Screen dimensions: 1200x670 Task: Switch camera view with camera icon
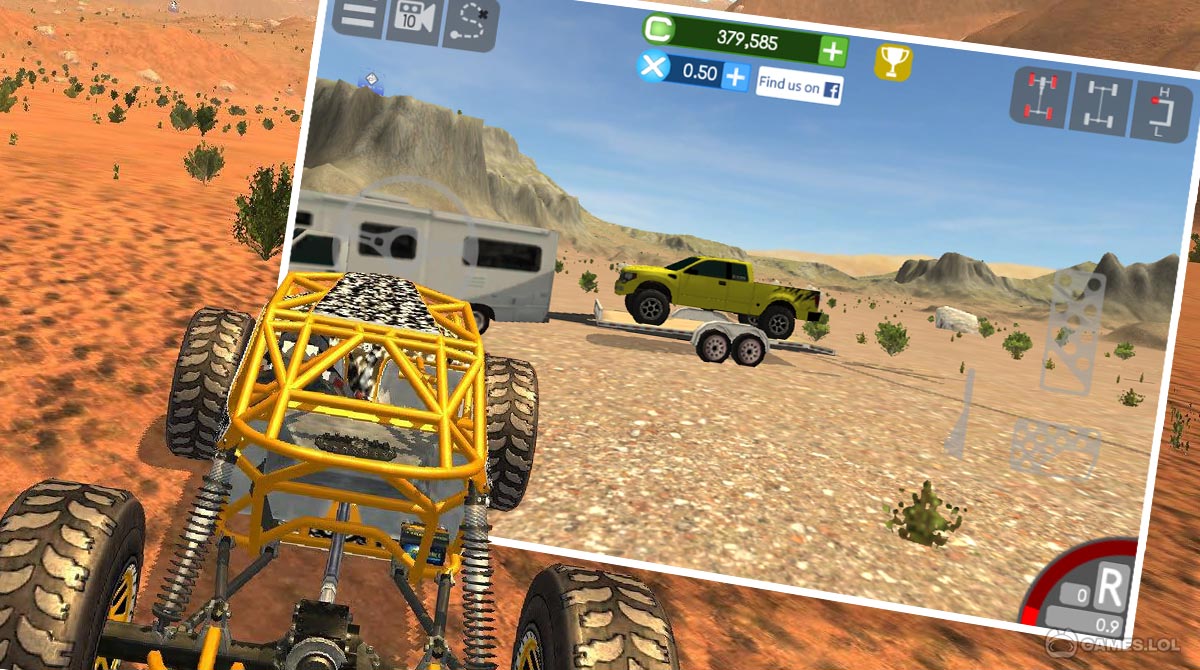413,20
